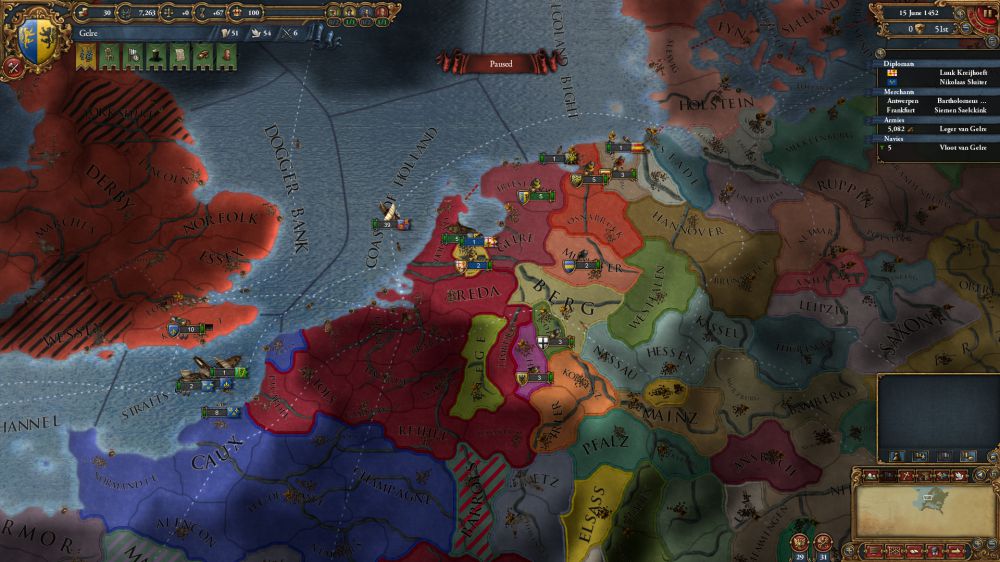
Task: Open the crossed swords button under shield
Action: click(14, 68)
